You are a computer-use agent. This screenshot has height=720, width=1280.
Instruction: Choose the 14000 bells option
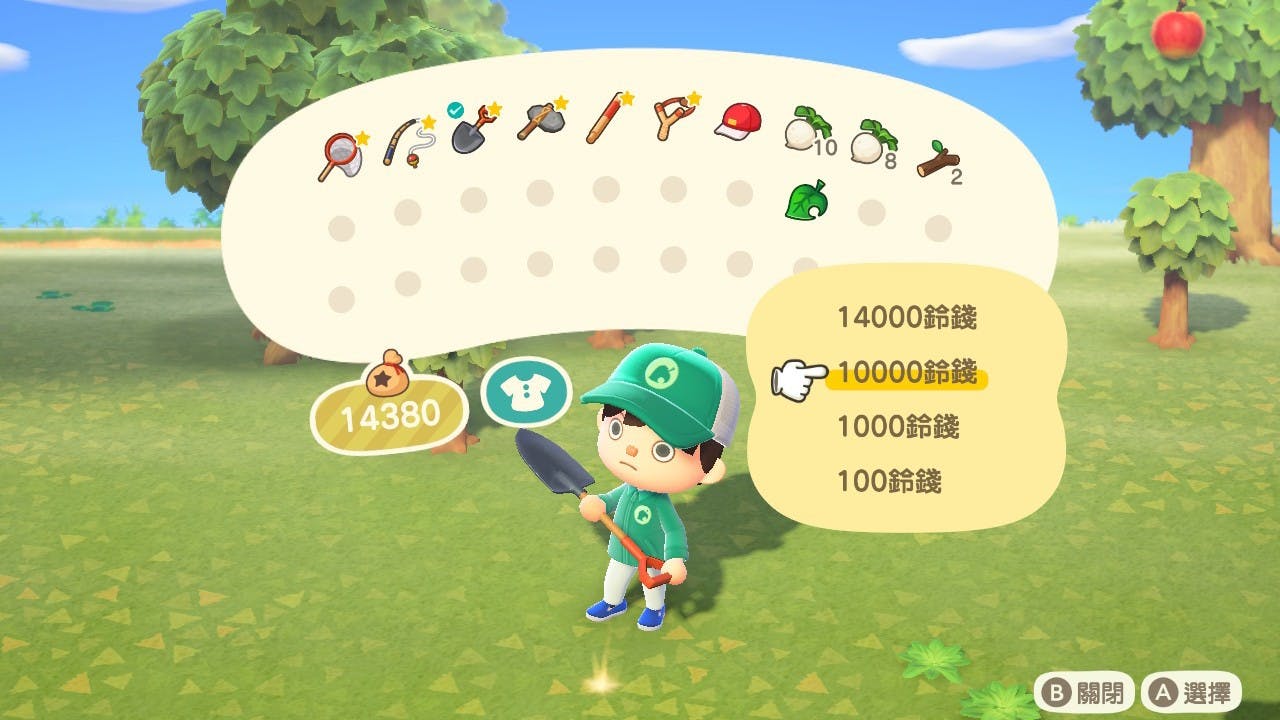[906, 318]
